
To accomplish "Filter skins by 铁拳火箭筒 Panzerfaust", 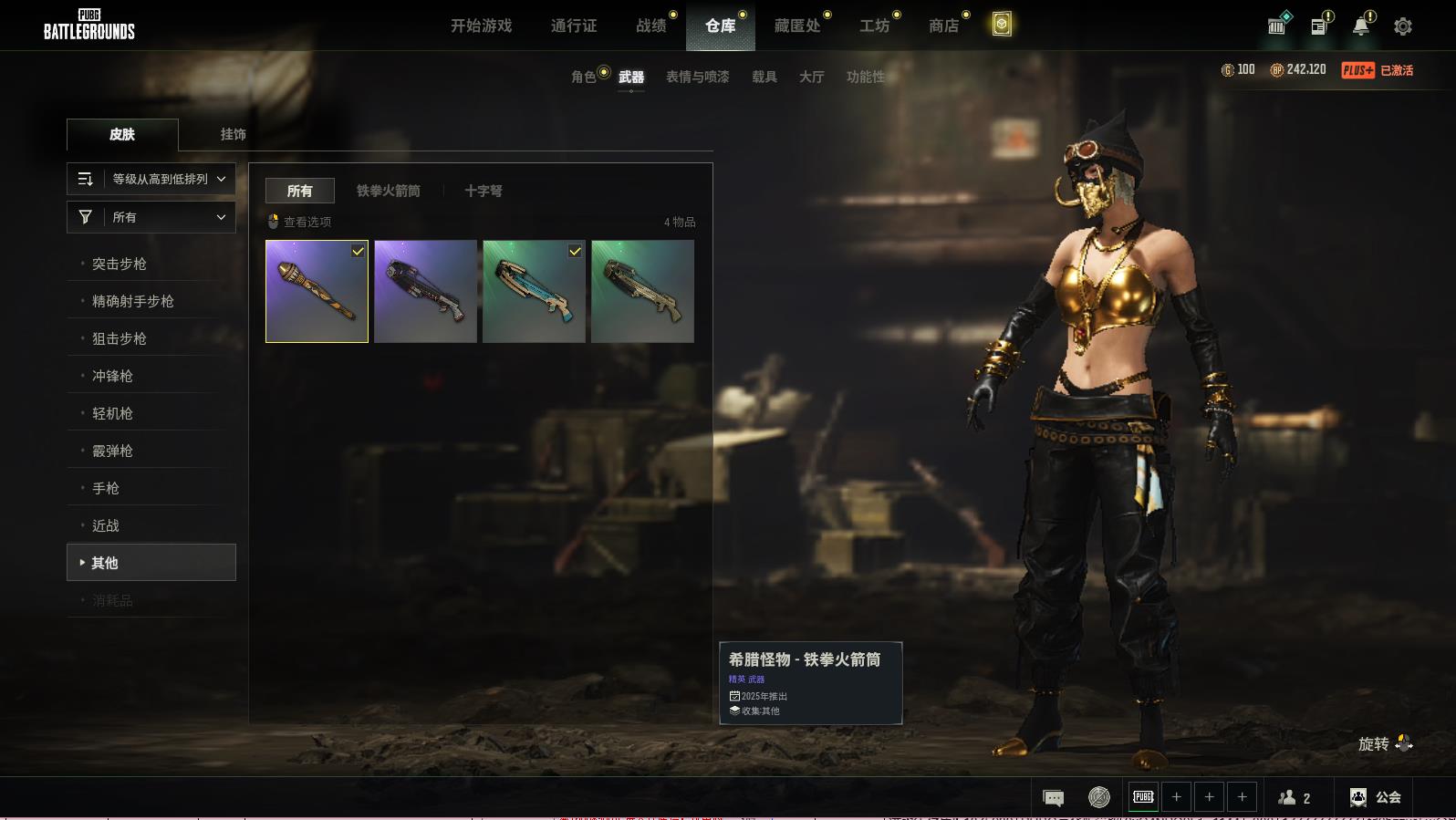I will pos(389,191).
